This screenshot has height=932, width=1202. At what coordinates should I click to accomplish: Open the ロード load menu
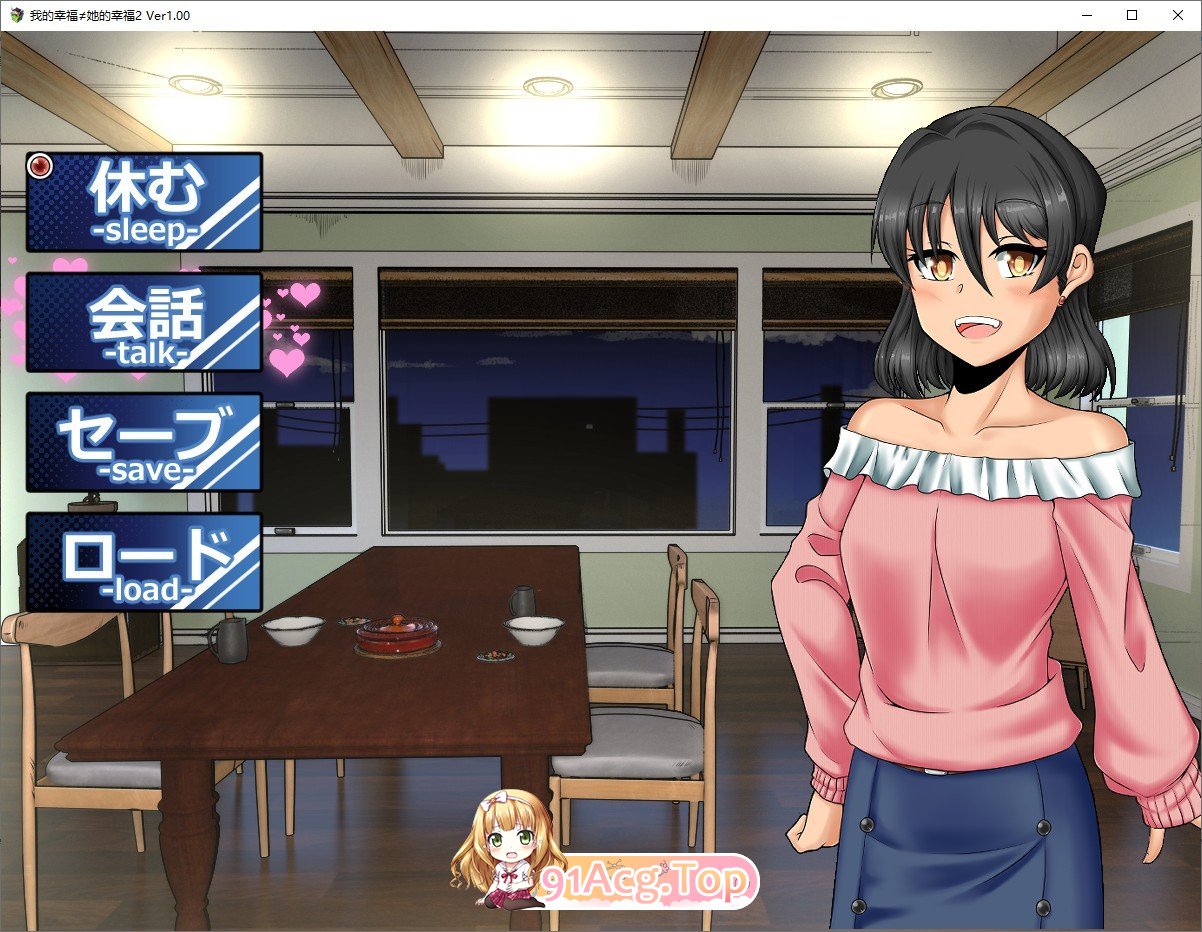(x=144, y=562)
